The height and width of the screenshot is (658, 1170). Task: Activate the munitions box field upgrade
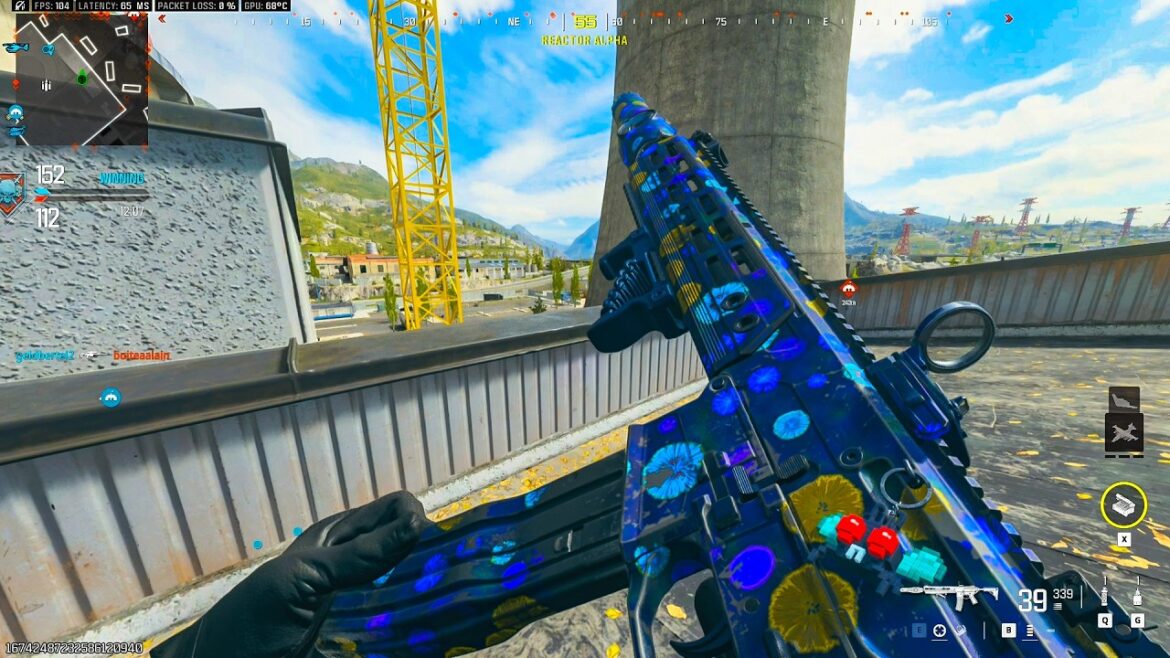(1123, 504)
